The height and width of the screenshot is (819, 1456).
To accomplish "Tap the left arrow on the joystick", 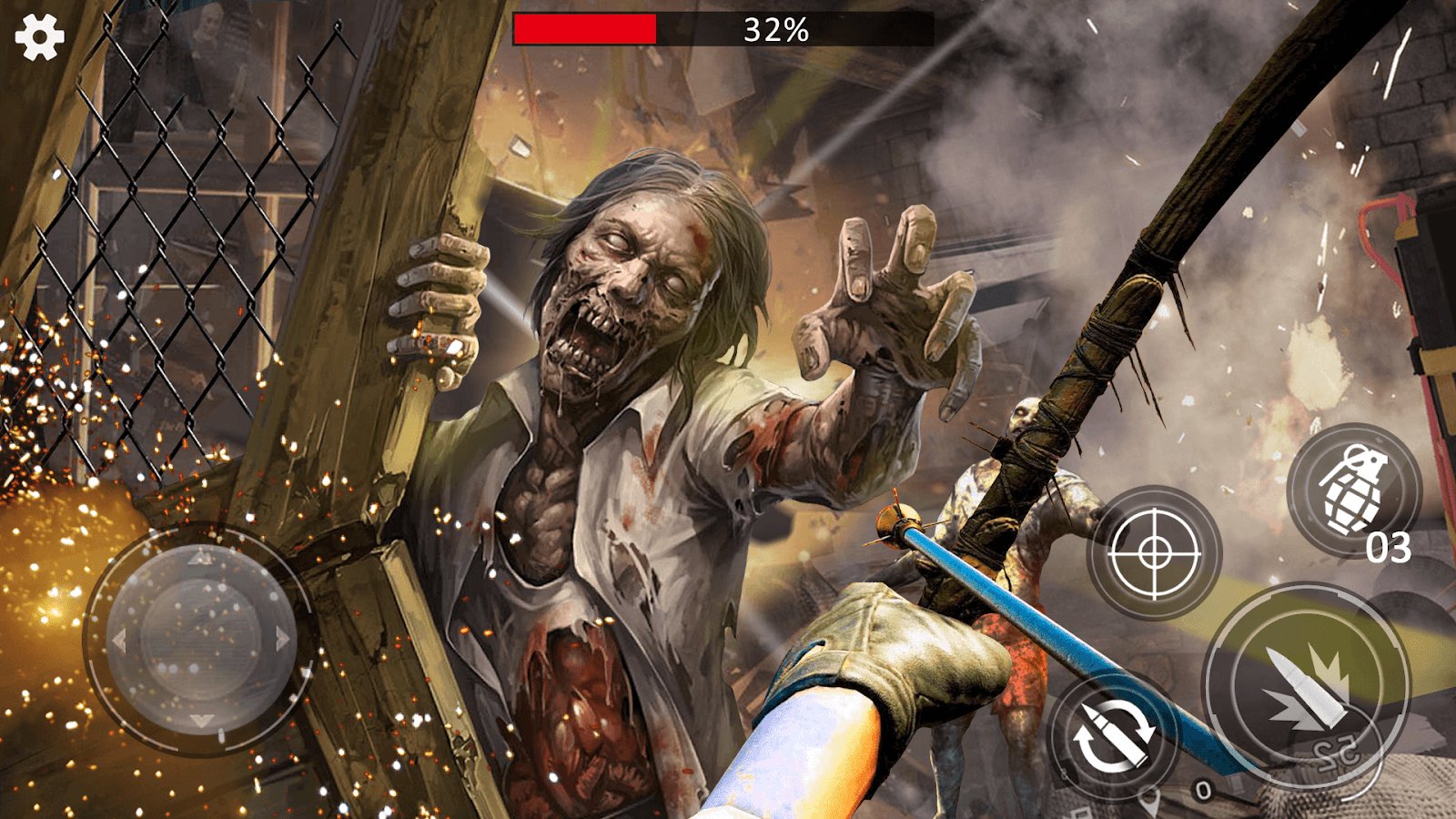I will pyautogui.click(x=120, y=637).
